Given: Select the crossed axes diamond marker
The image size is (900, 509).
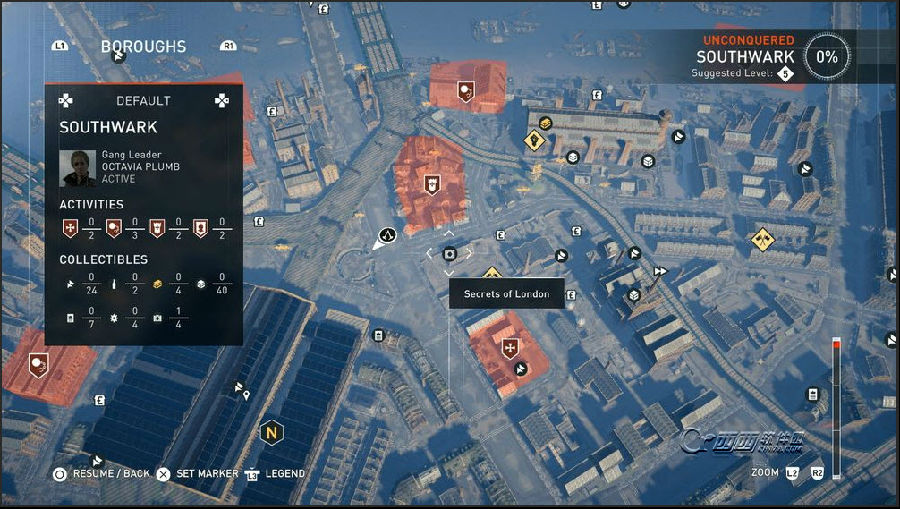Looking at the screenshot, I should point(763,238).
